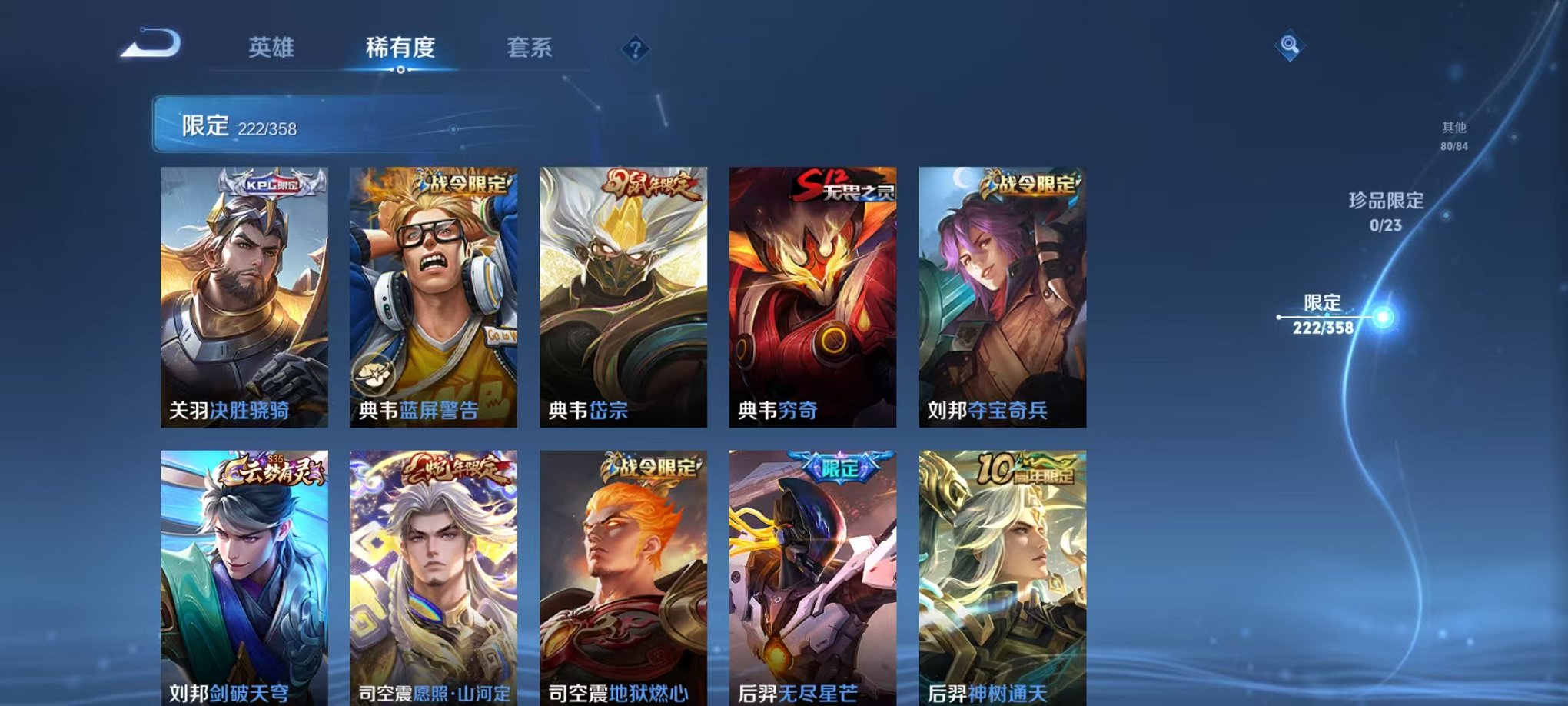Switch to the 英雄 tab
Screen dimensions: 1568x706
[273, 48]
